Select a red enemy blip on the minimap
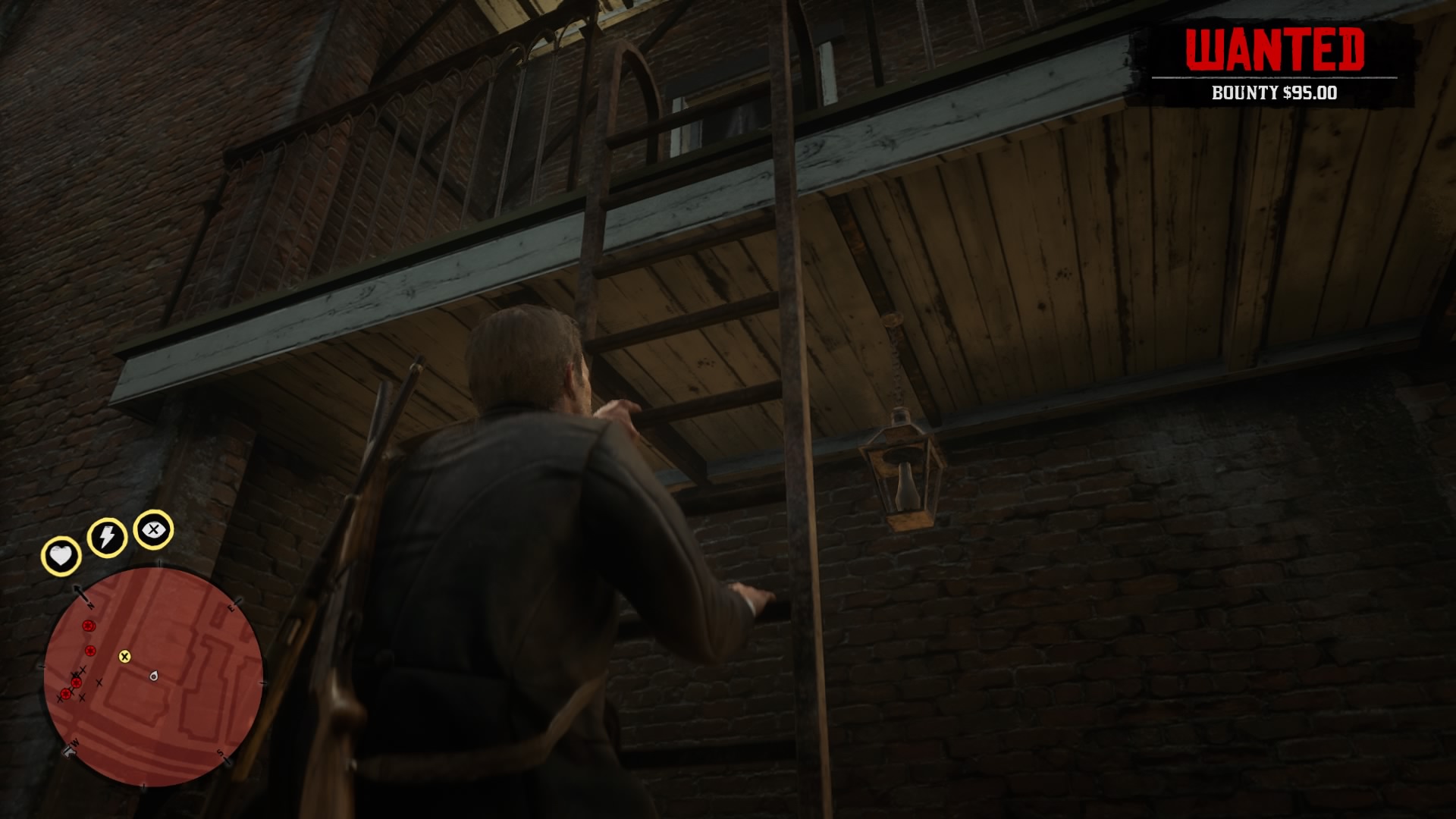The width and height of the screenshot is (1456, 819). [x=87, y=626]
